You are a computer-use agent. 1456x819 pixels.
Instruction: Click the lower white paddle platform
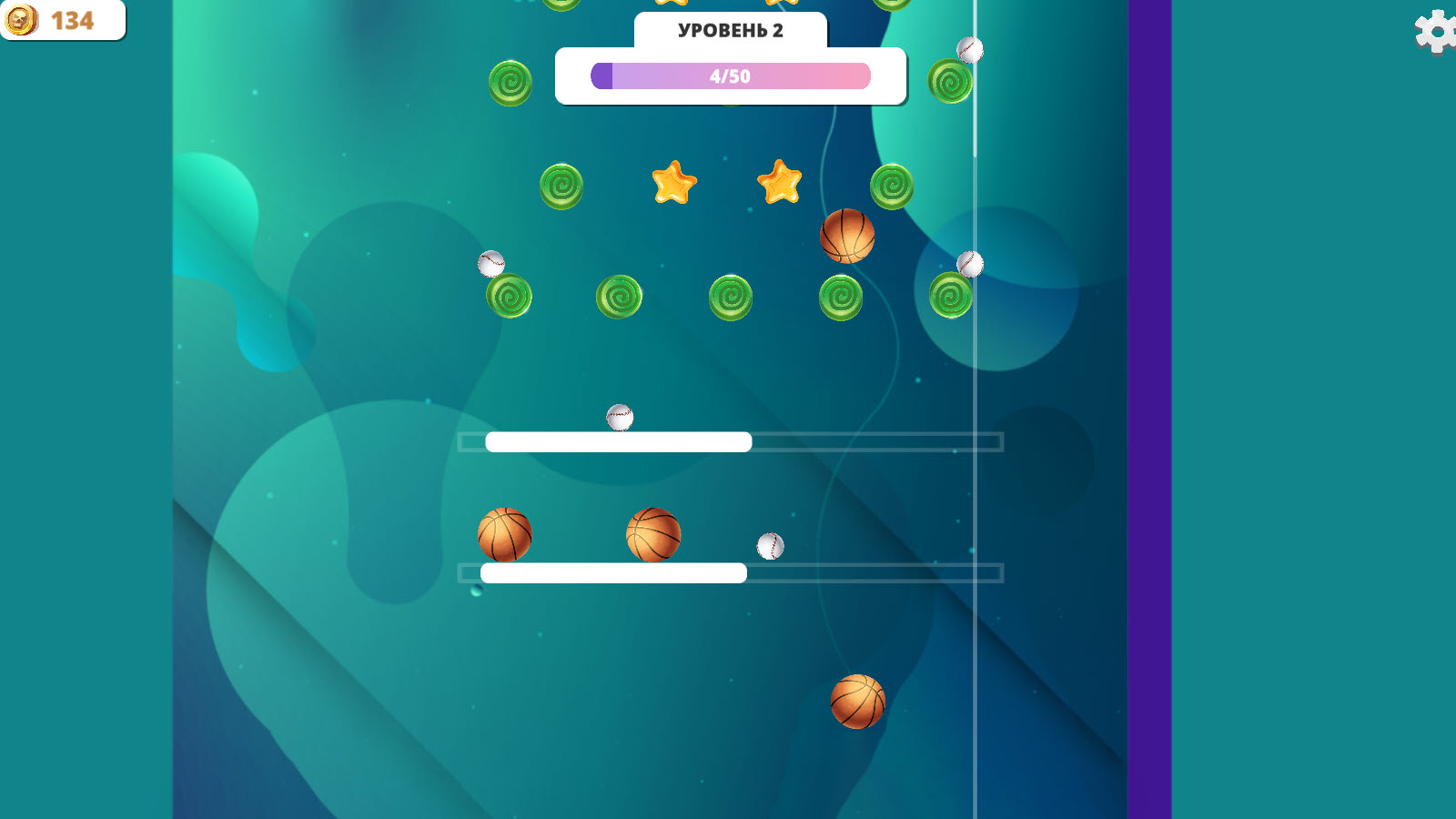click(x=614, y=574)
